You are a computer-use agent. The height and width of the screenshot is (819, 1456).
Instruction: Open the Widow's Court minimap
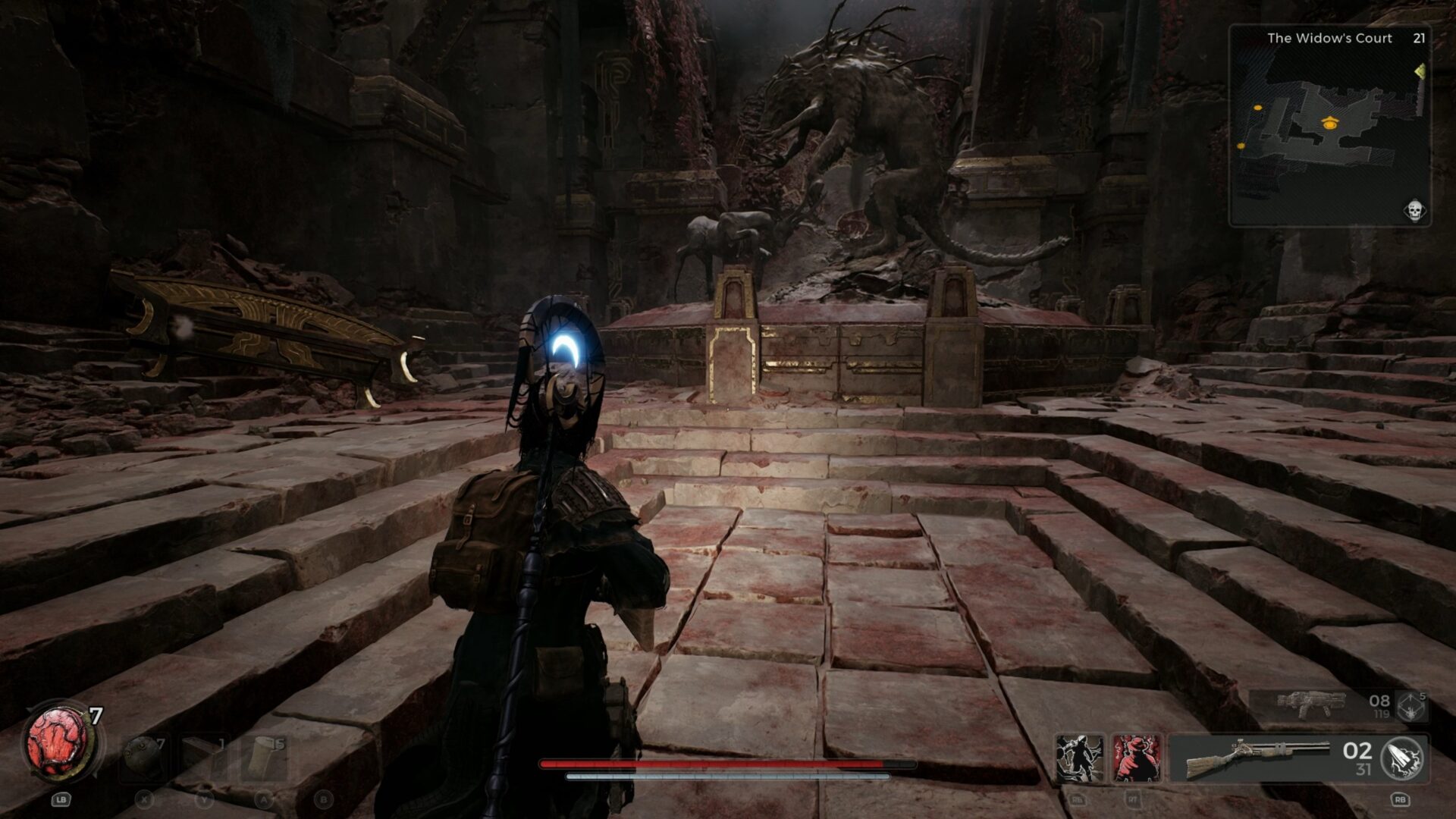click(x=1329, y=125)
